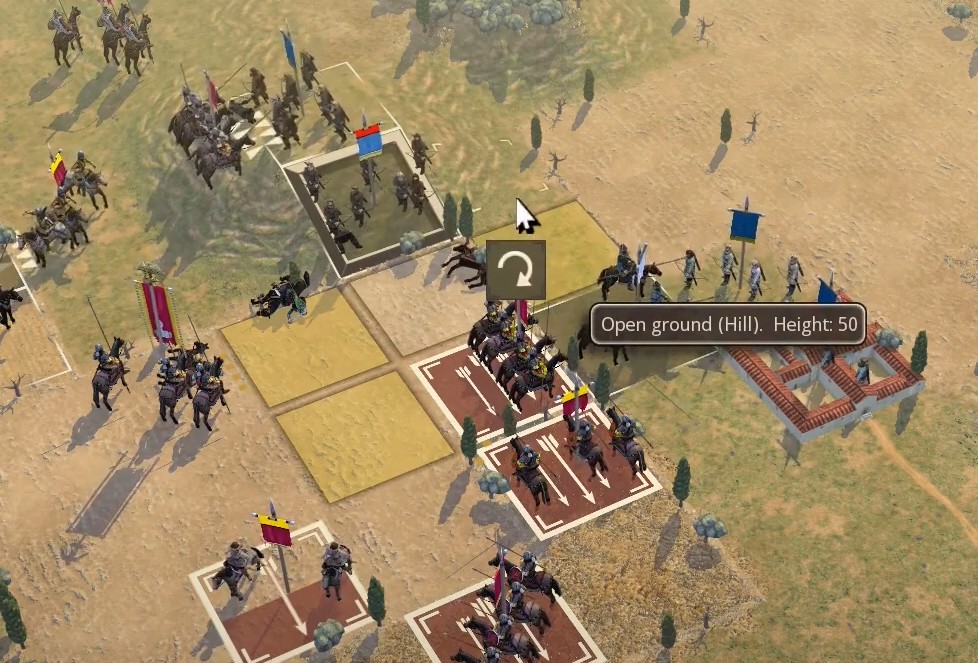Click the circular arrow turn-unit icon
Image resolution: width=978 pixels, height=663 pixels.
click(x=516, y=270)
